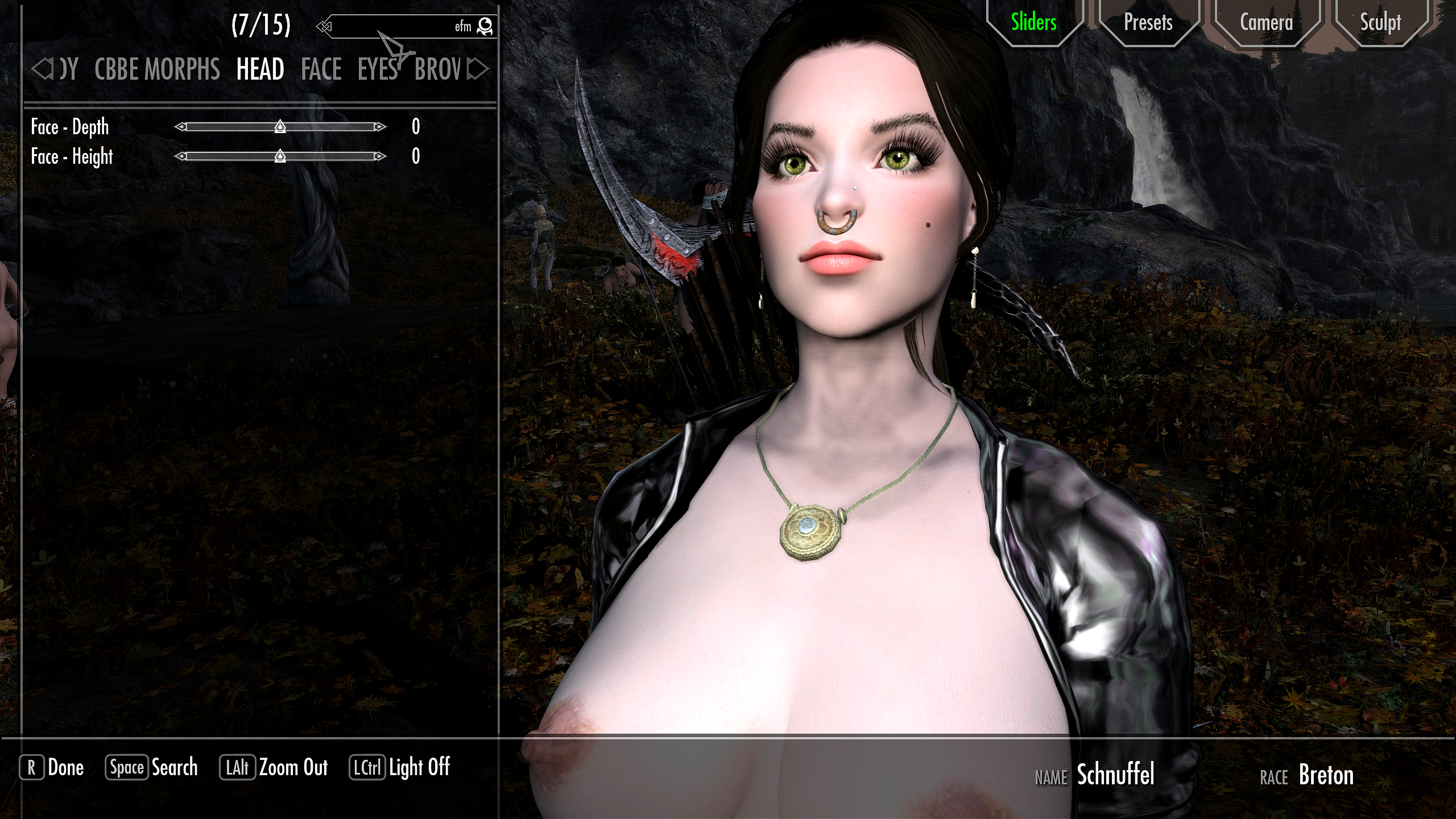The image size is (1456, 819).
Task: Activate the Sliders tab
Action: pos(1033,23)
